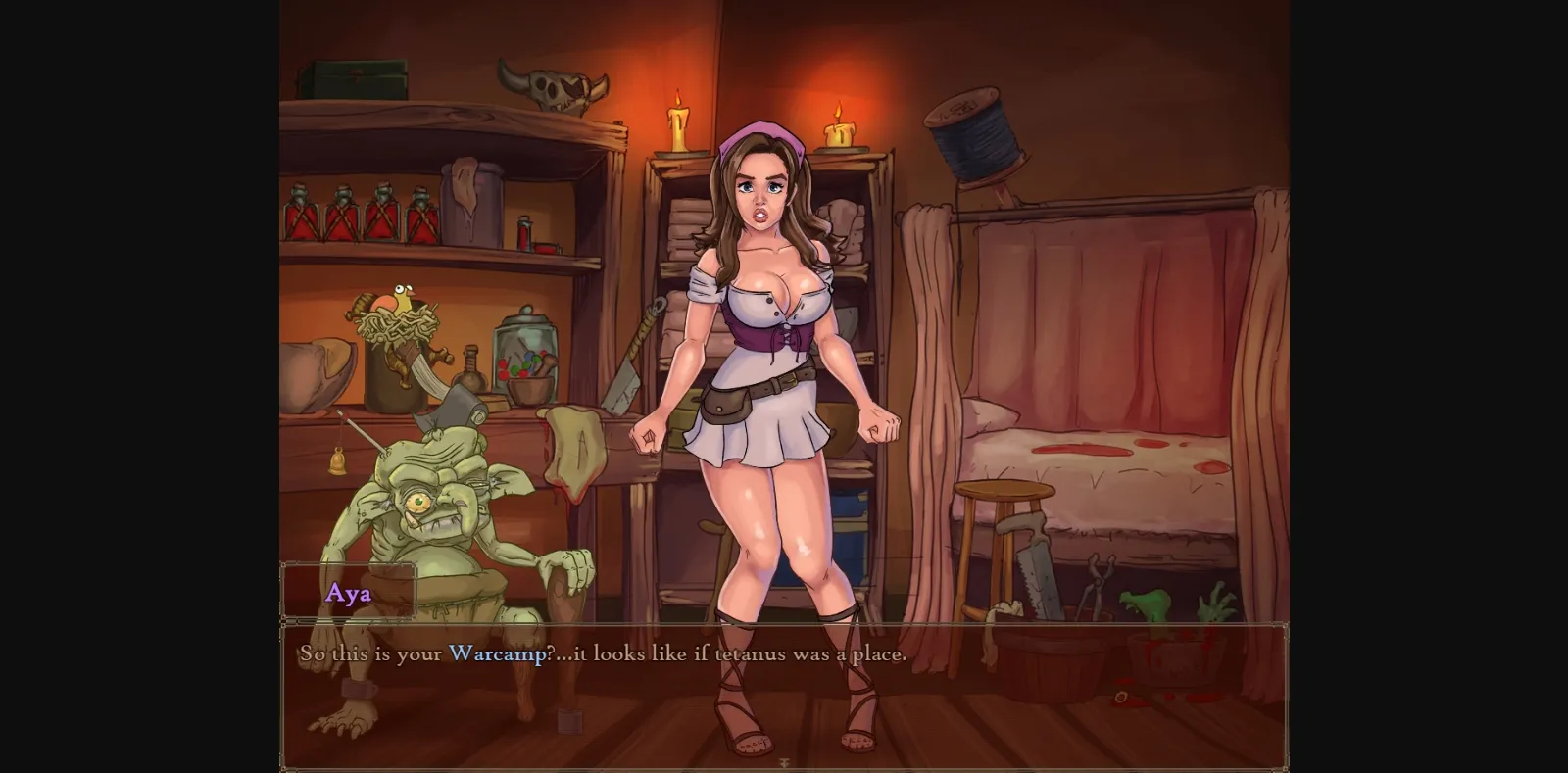Open the Warcamp tooltip link in the dialogue
Image resolution: width=1568 pixels, height=773 pixels.
click(498, 654)
